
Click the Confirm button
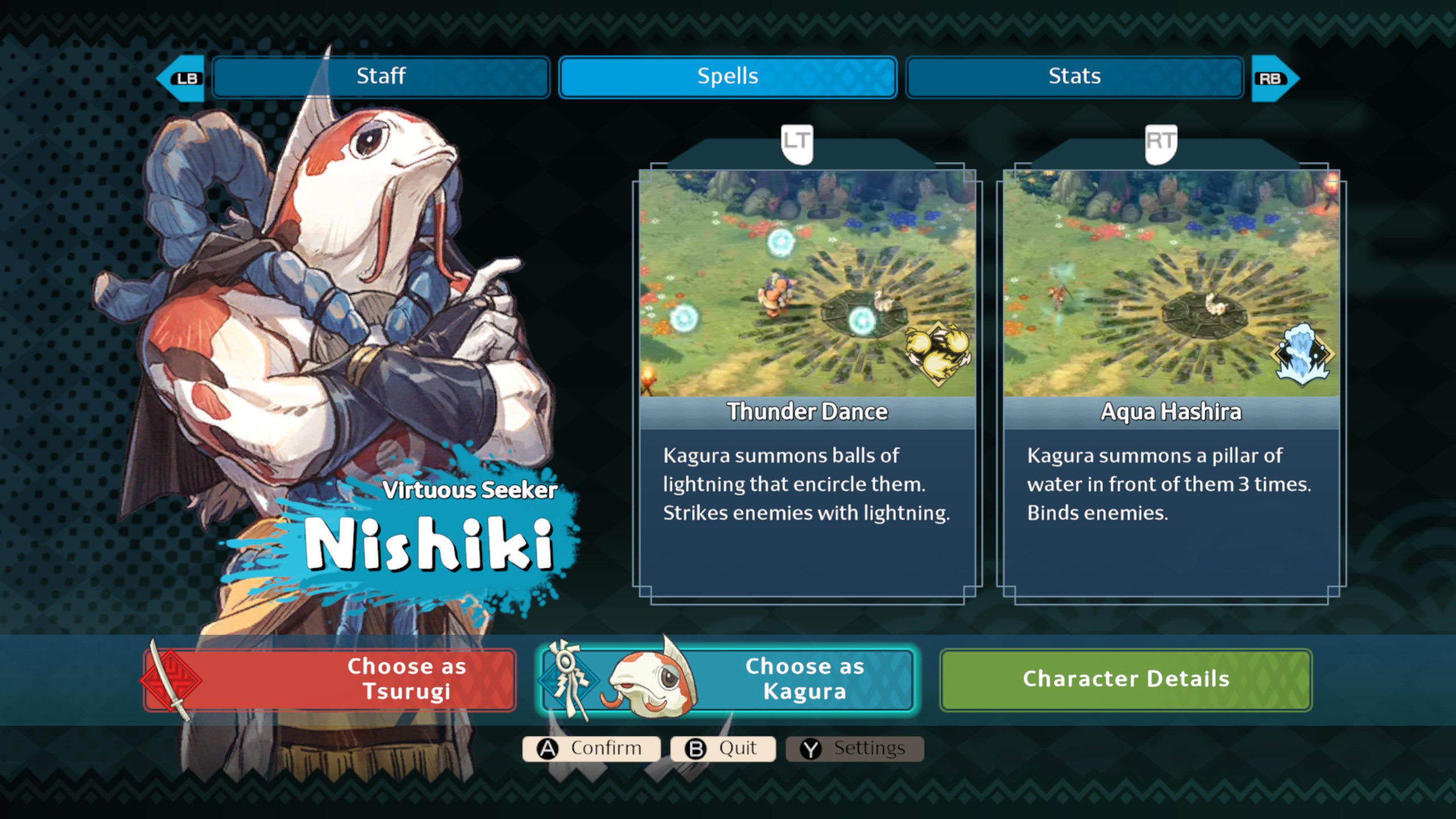(591, 748)
